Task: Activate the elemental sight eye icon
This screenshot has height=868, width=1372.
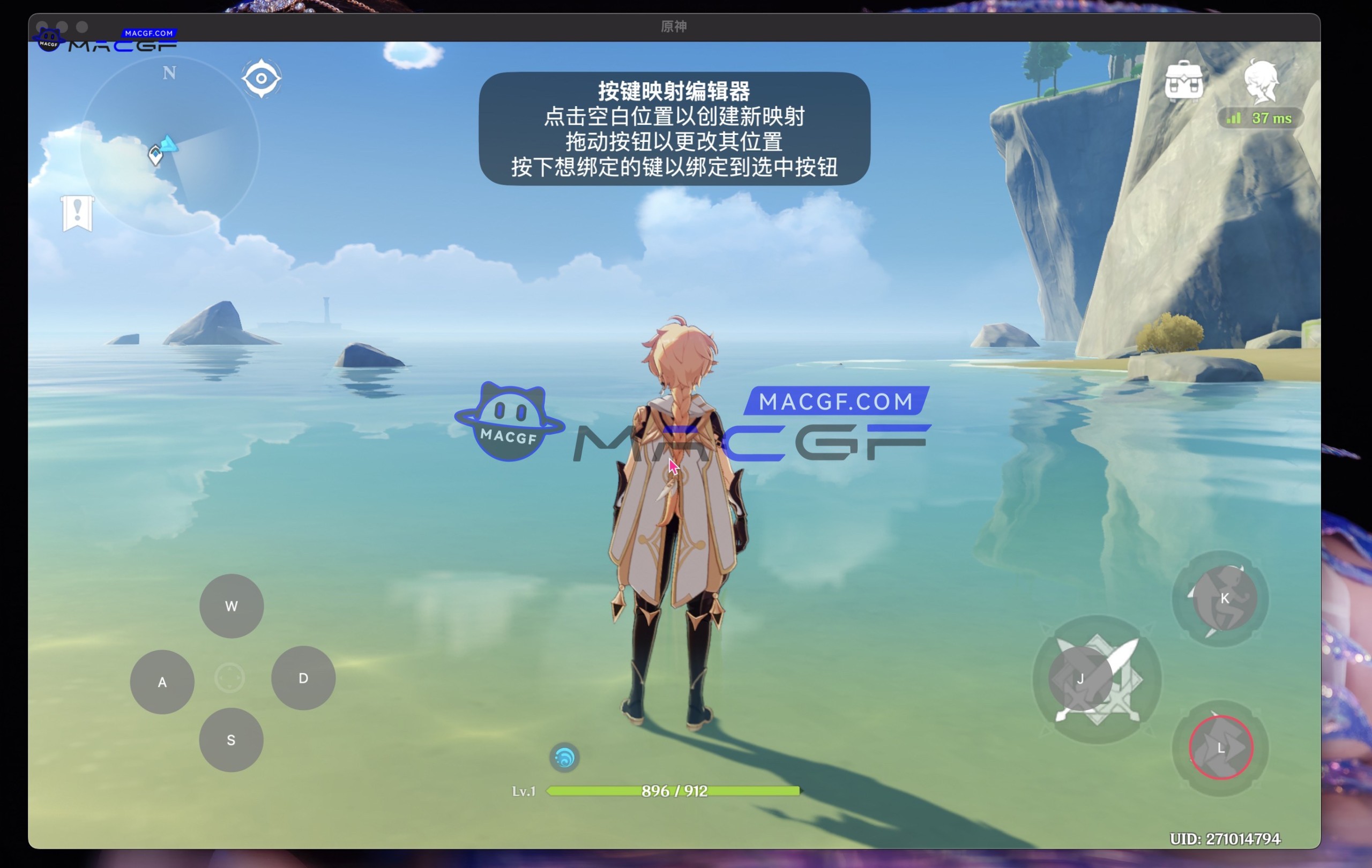Action: 262,78
